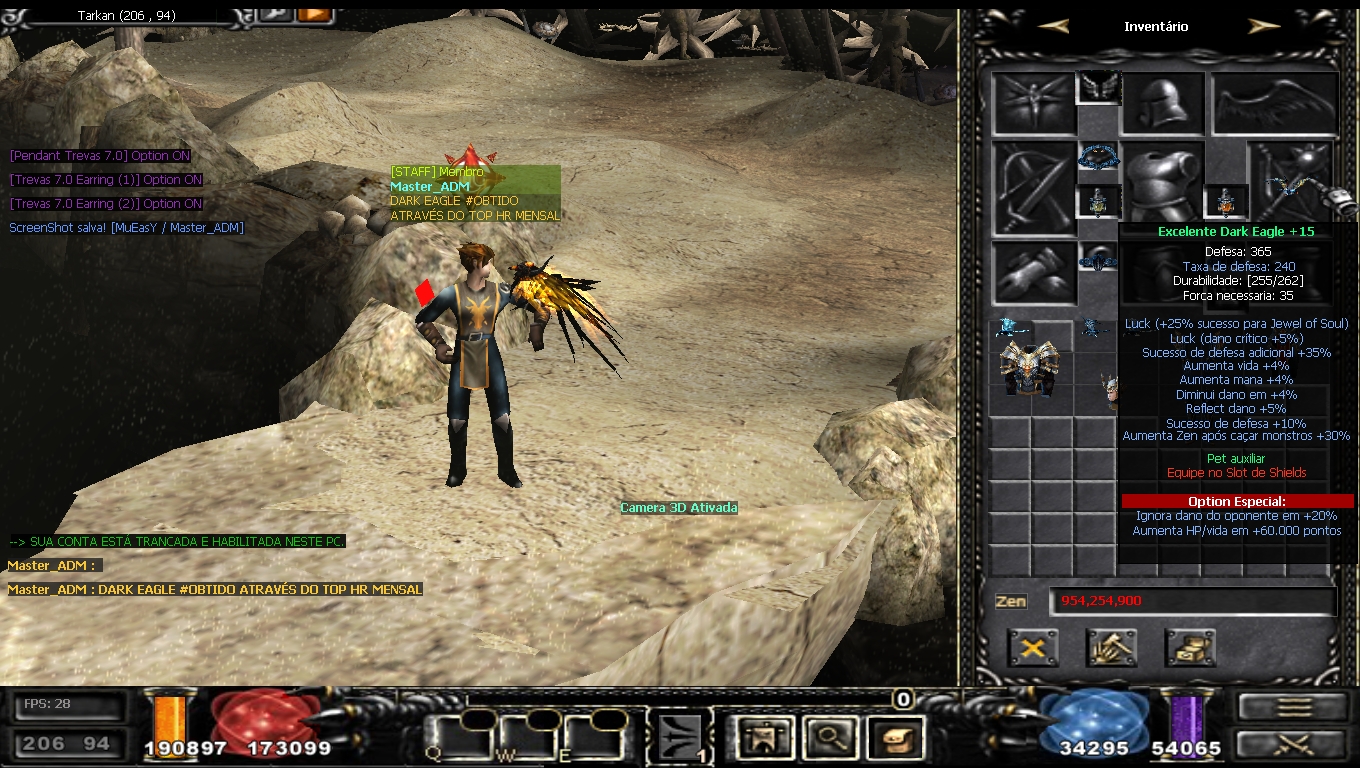Toggle the inventory bag button
Viewport: 1360px width, 768px height.
(x=892, y=738)
